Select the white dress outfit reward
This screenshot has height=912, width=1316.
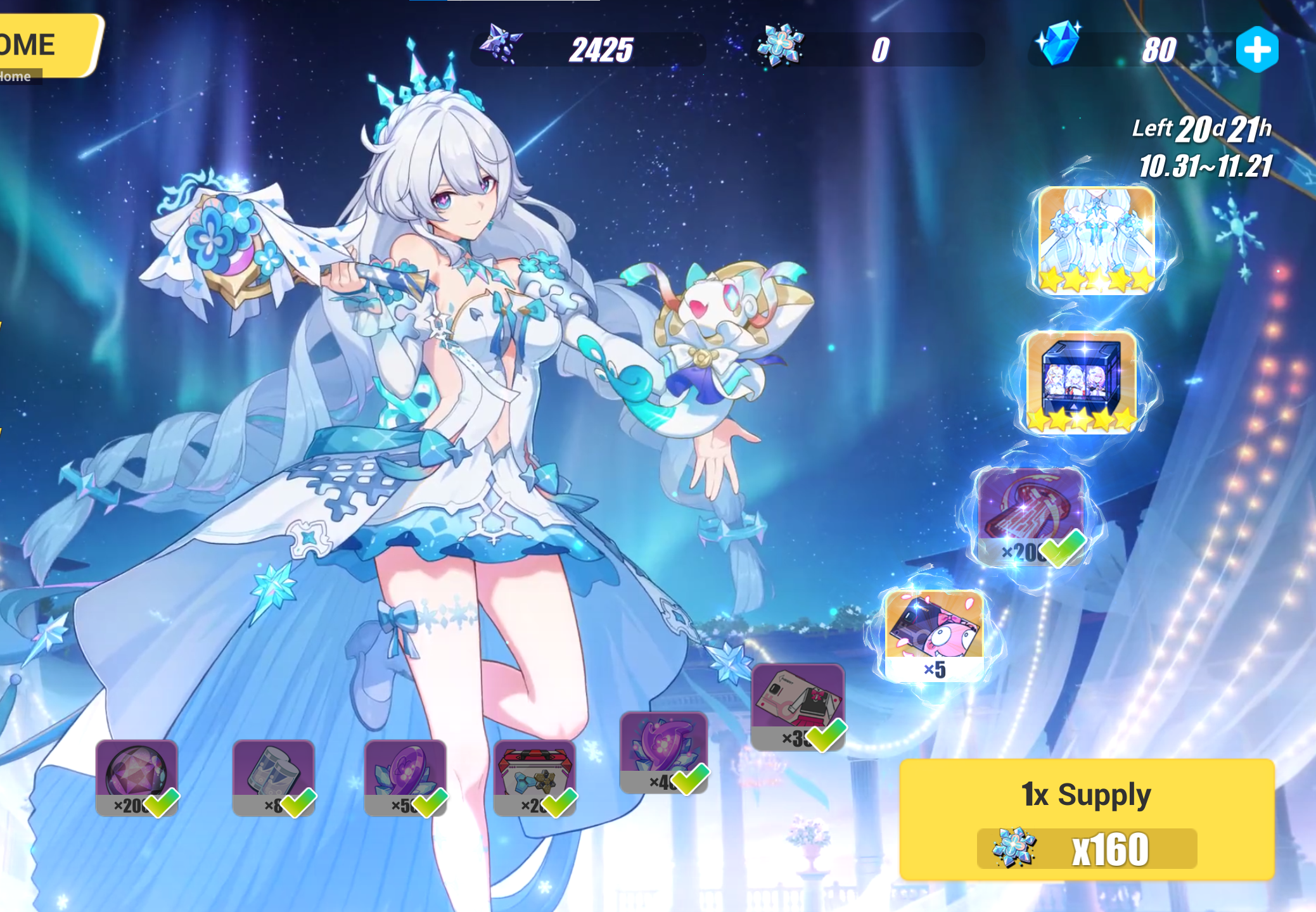1096,240
